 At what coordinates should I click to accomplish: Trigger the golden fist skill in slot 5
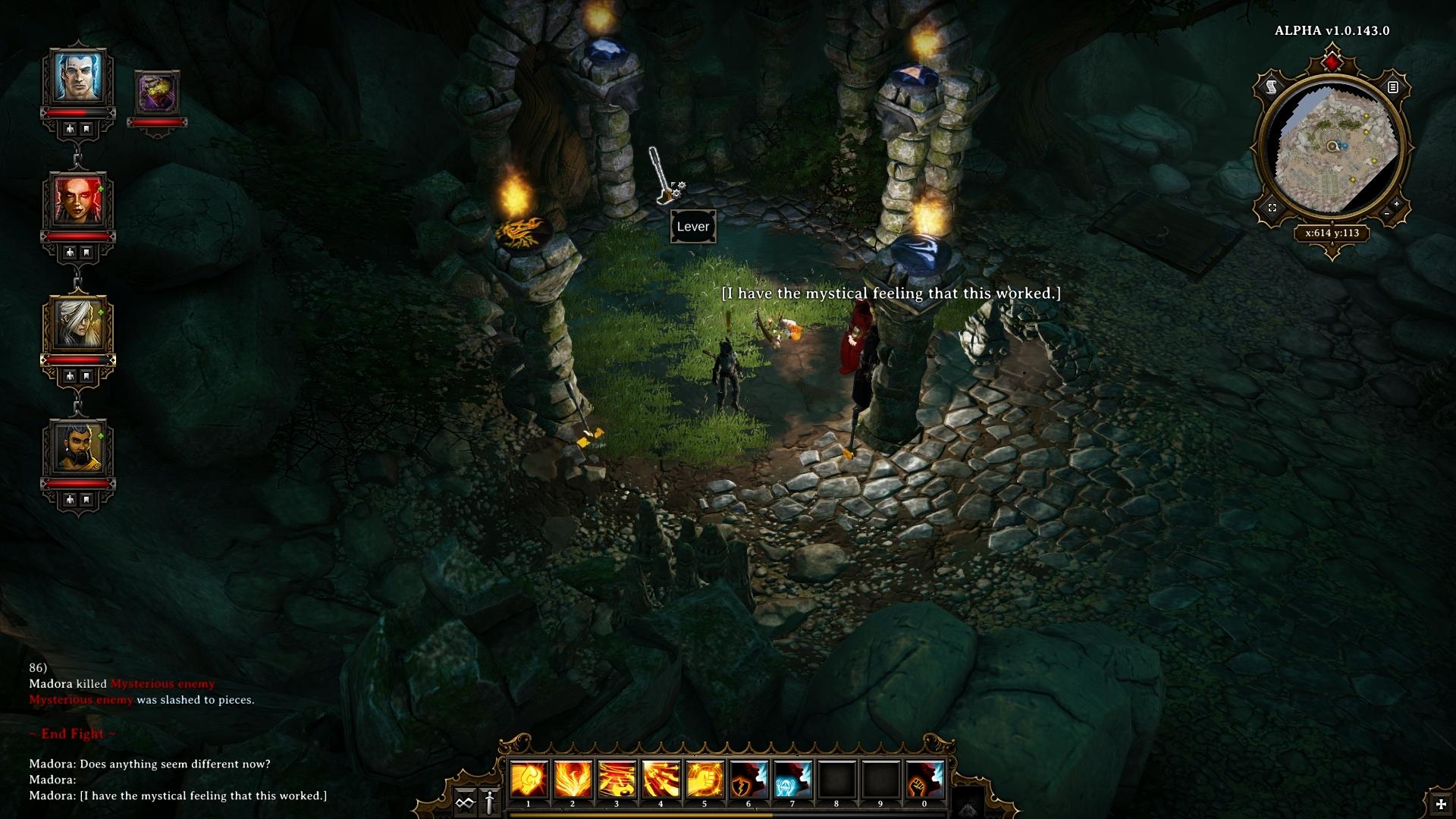point(704,780)
